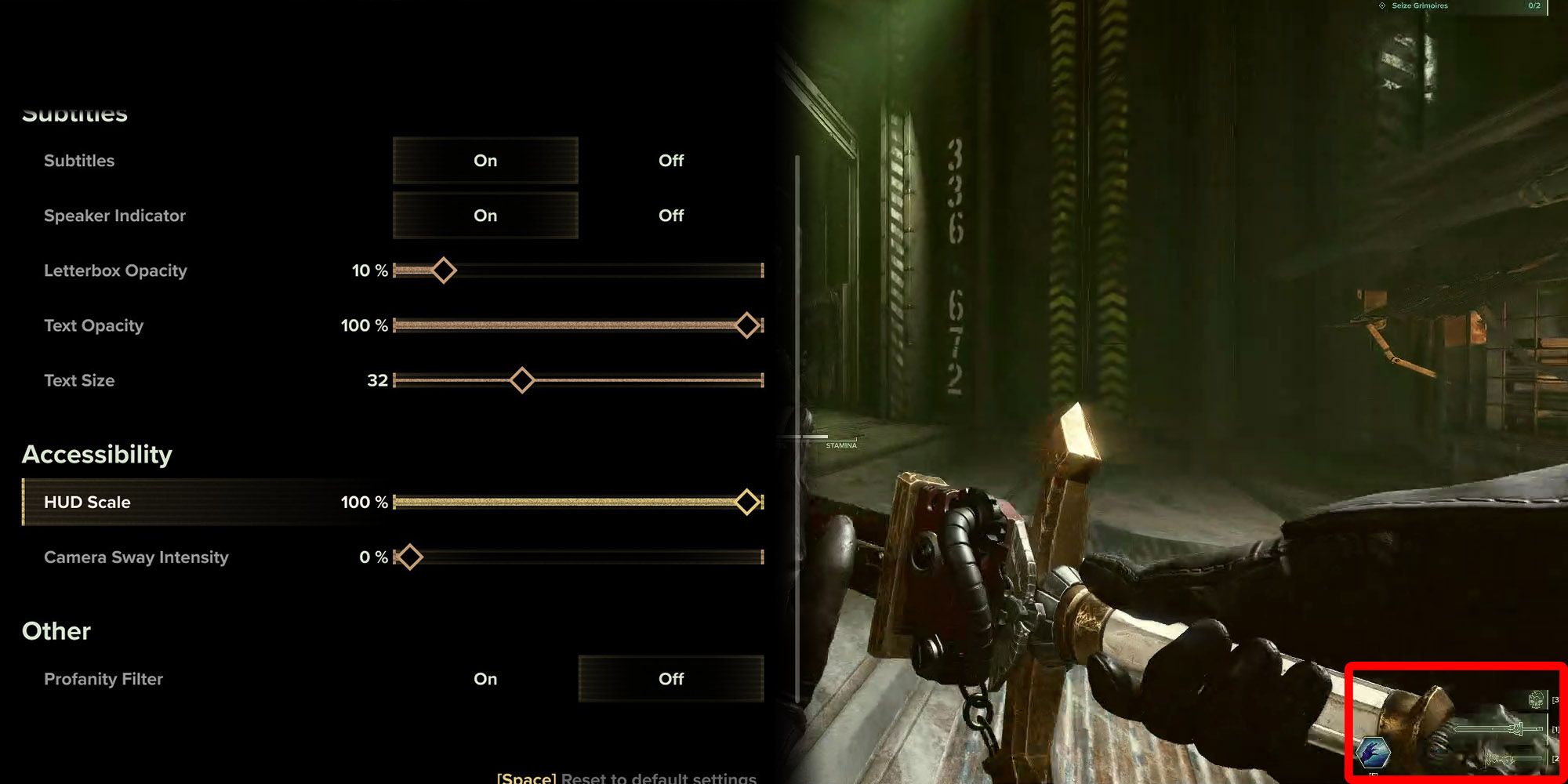Image resolution: width=1568 pixels, height=784 pixels.
Task: Click the 0/2 Grimoires progress counter
Action: point(1534,5)
